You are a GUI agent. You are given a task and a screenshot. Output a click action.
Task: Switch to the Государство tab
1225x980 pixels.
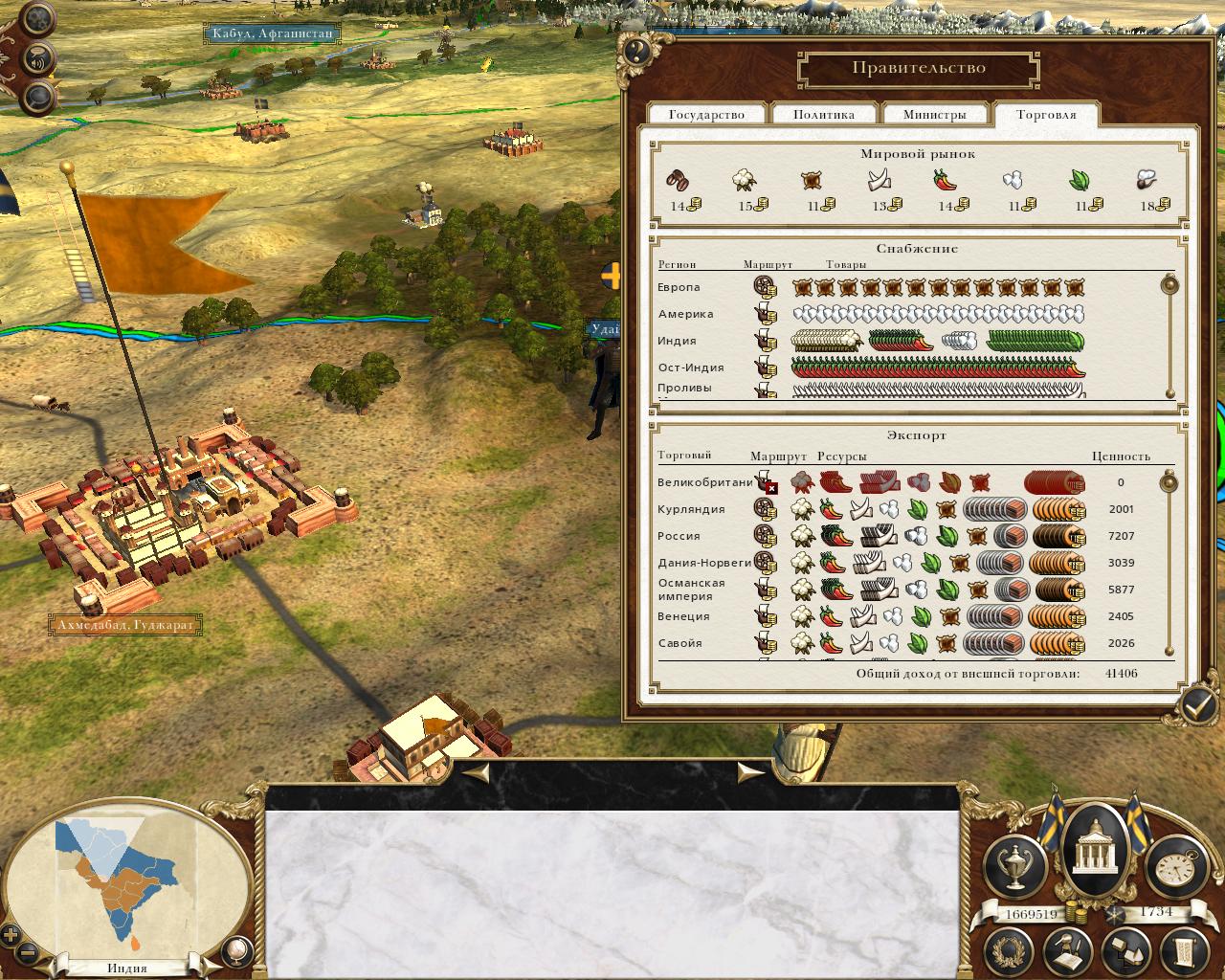click(x=706, y=114)
